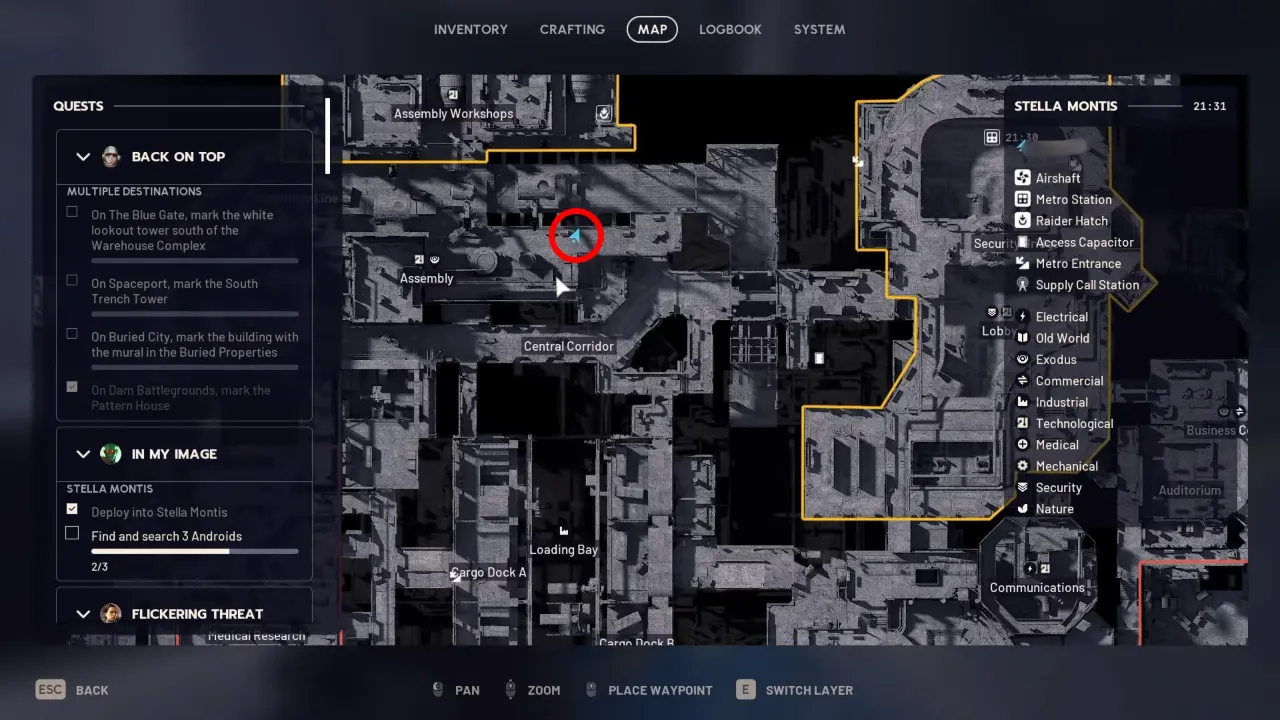1280x720 pixels.
Task: Check the Find and search 3 Androids objective
Action: click(x=72, y=532)
